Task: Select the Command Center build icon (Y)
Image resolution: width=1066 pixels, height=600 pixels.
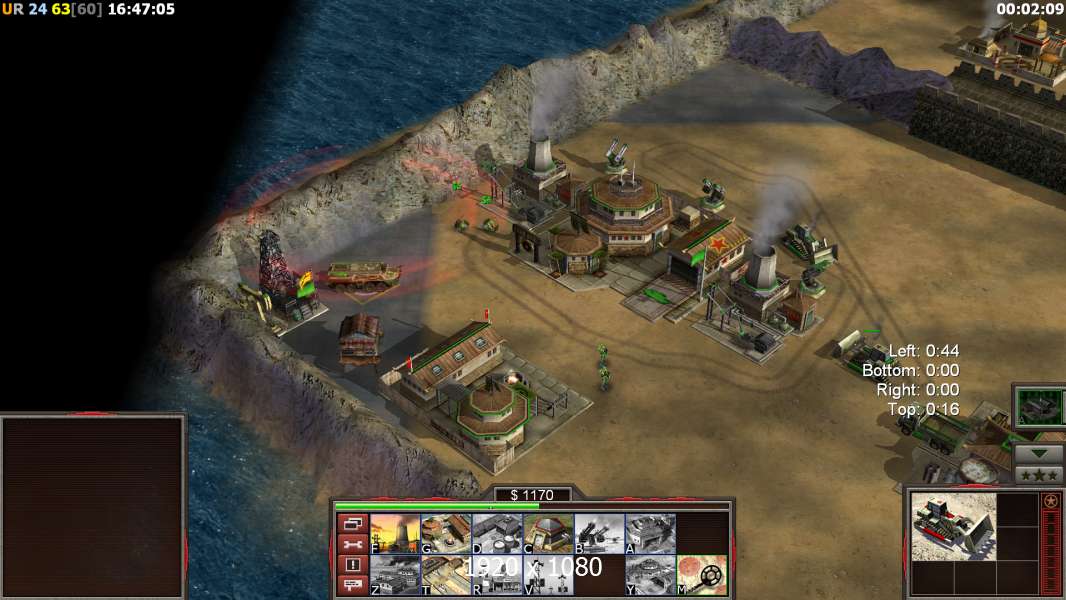Action: (650, 575)
